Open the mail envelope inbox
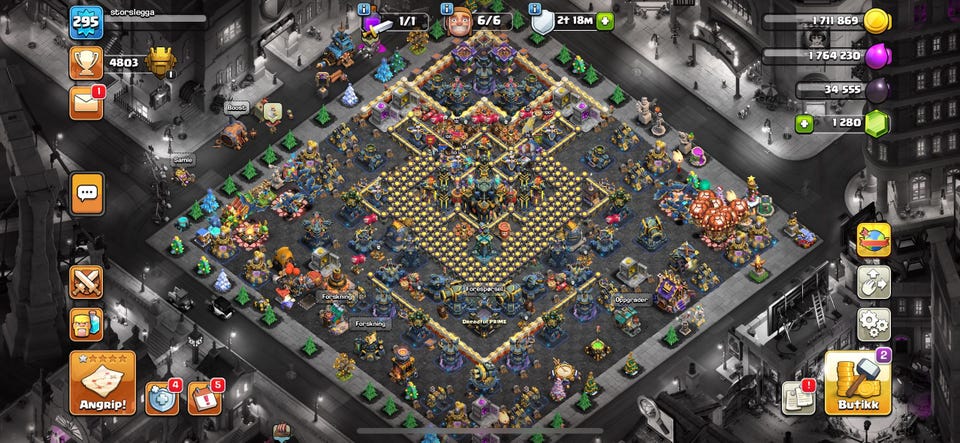960x443 pixels. coord(86,102)
